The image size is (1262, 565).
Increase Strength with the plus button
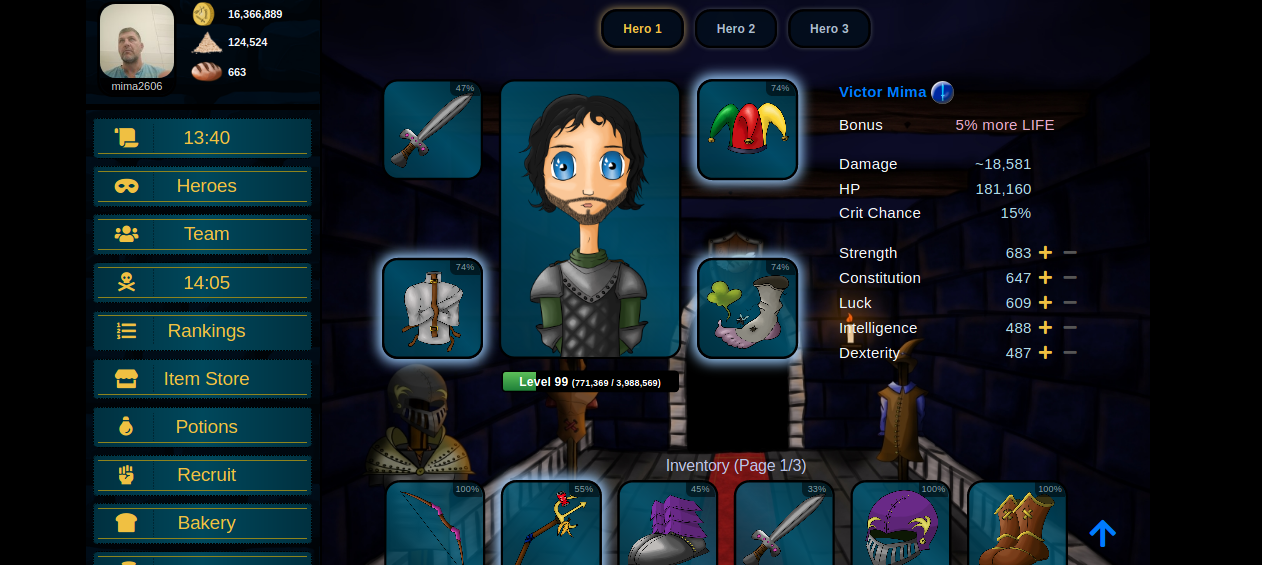[x=1045, y=253]
